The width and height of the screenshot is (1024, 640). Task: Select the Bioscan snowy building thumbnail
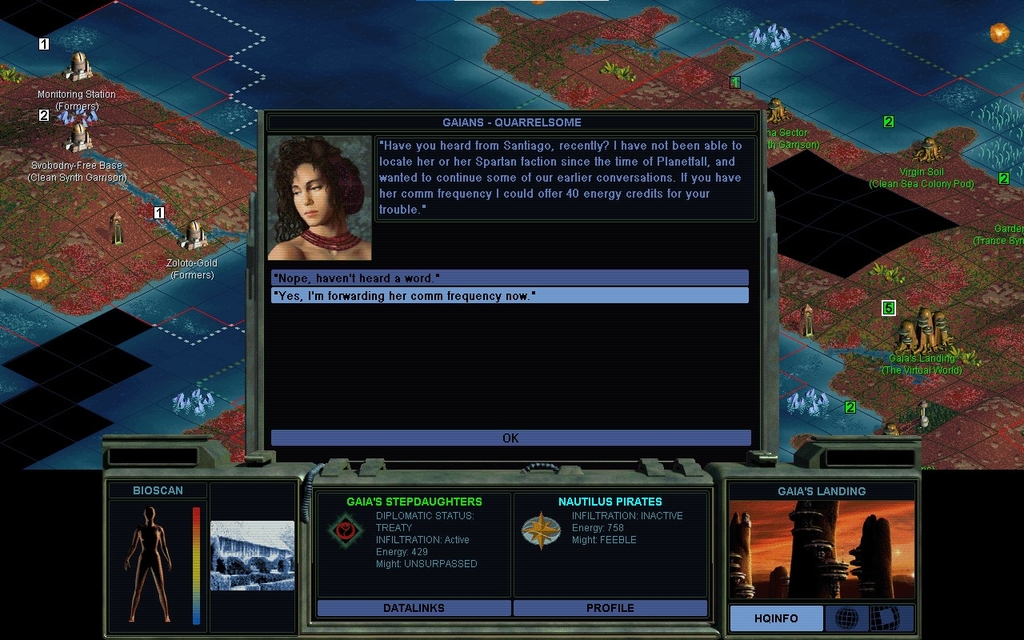pyautogui.click(x=252, y=556)
